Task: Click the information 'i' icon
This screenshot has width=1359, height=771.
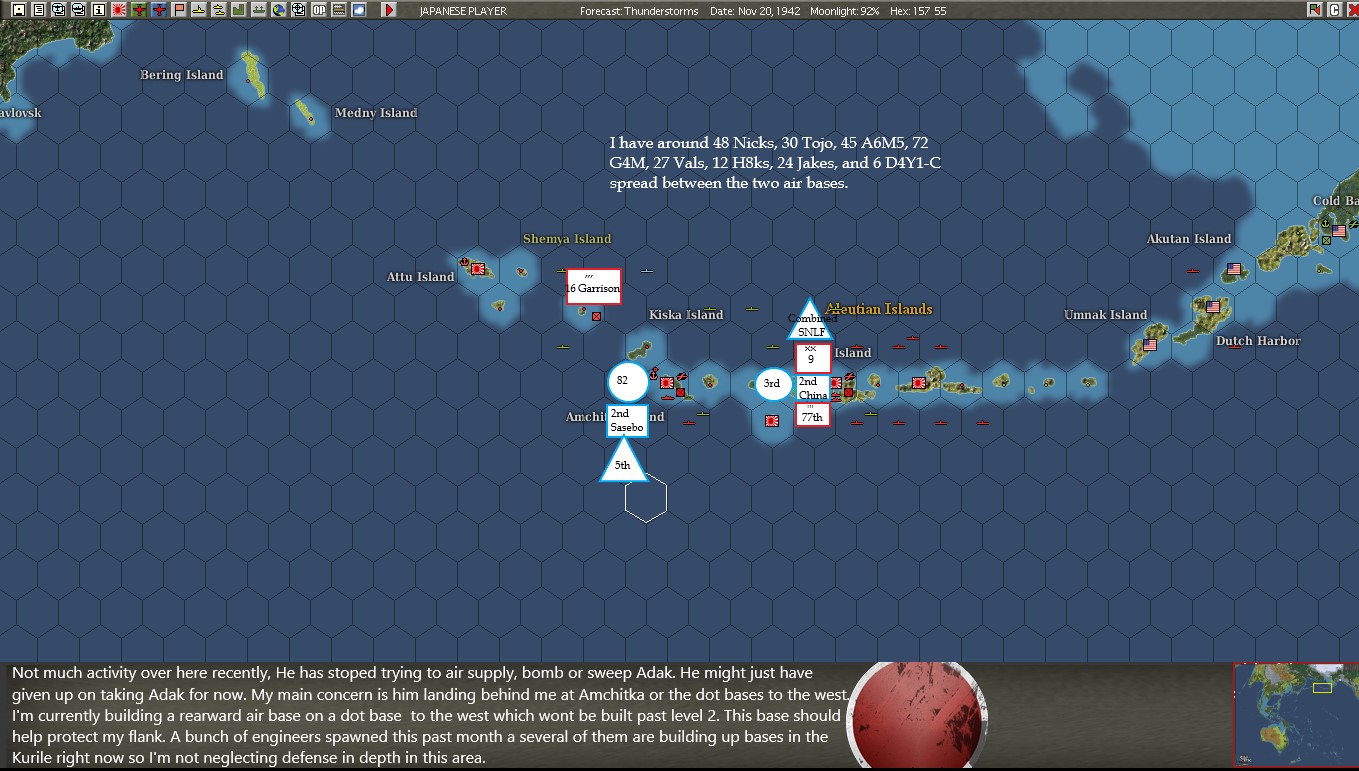Action: click(x=98, y=10)
